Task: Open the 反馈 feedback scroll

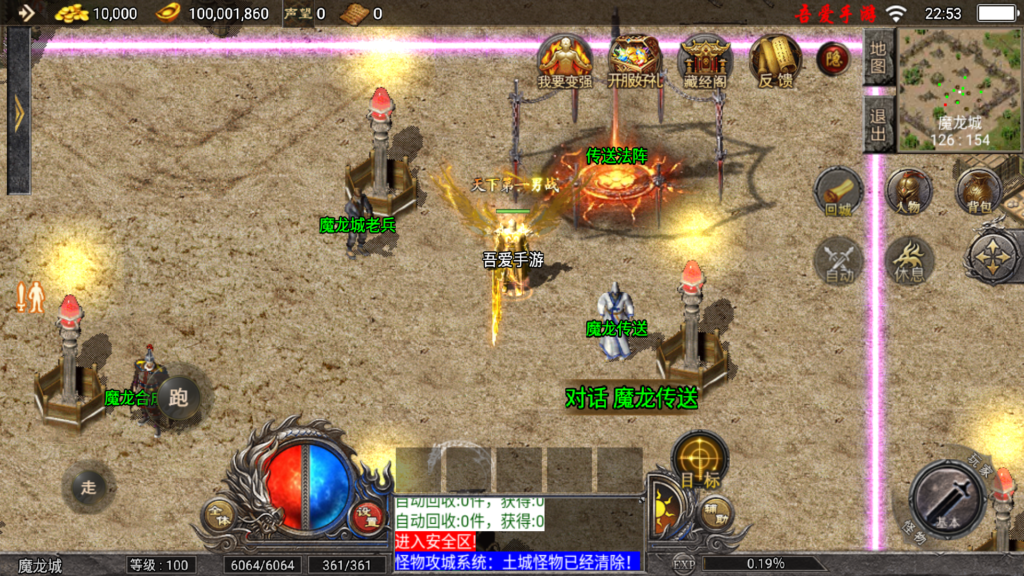Action: coord(775,61)
